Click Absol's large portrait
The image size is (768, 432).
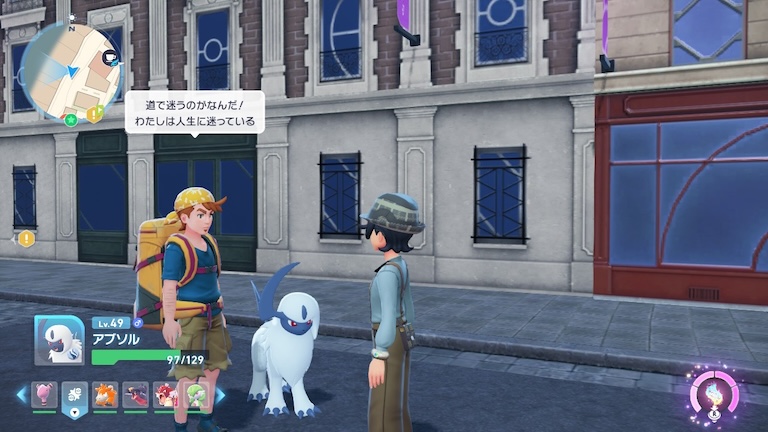point(58,340)
